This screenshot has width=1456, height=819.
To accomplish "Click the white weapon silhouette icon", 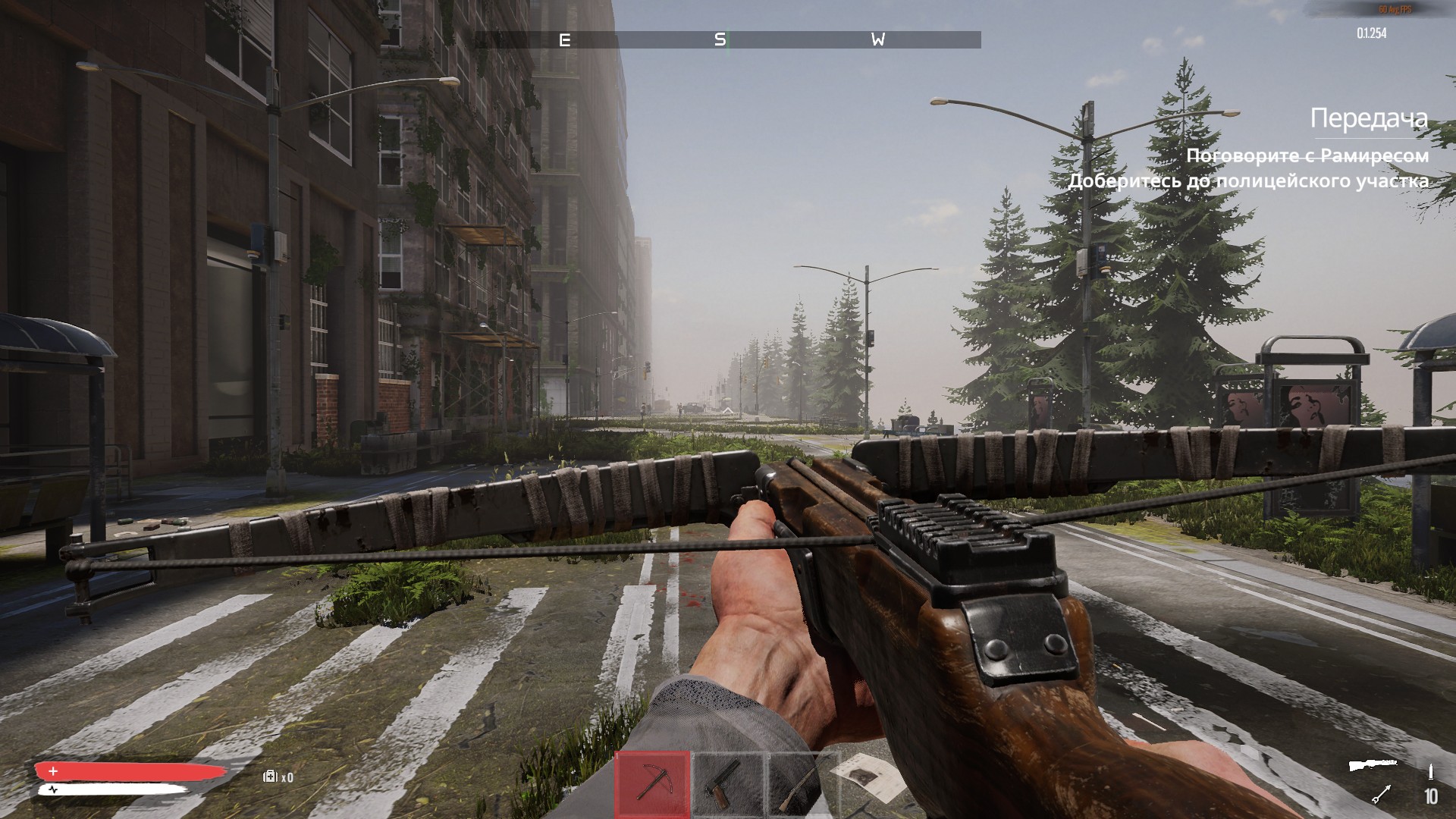I will point(1373,765).
